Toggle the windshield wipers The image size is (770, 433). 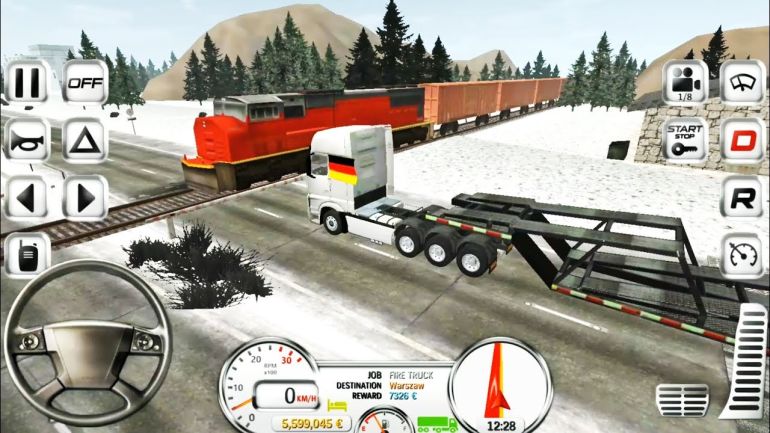click(x=741, y=82)
